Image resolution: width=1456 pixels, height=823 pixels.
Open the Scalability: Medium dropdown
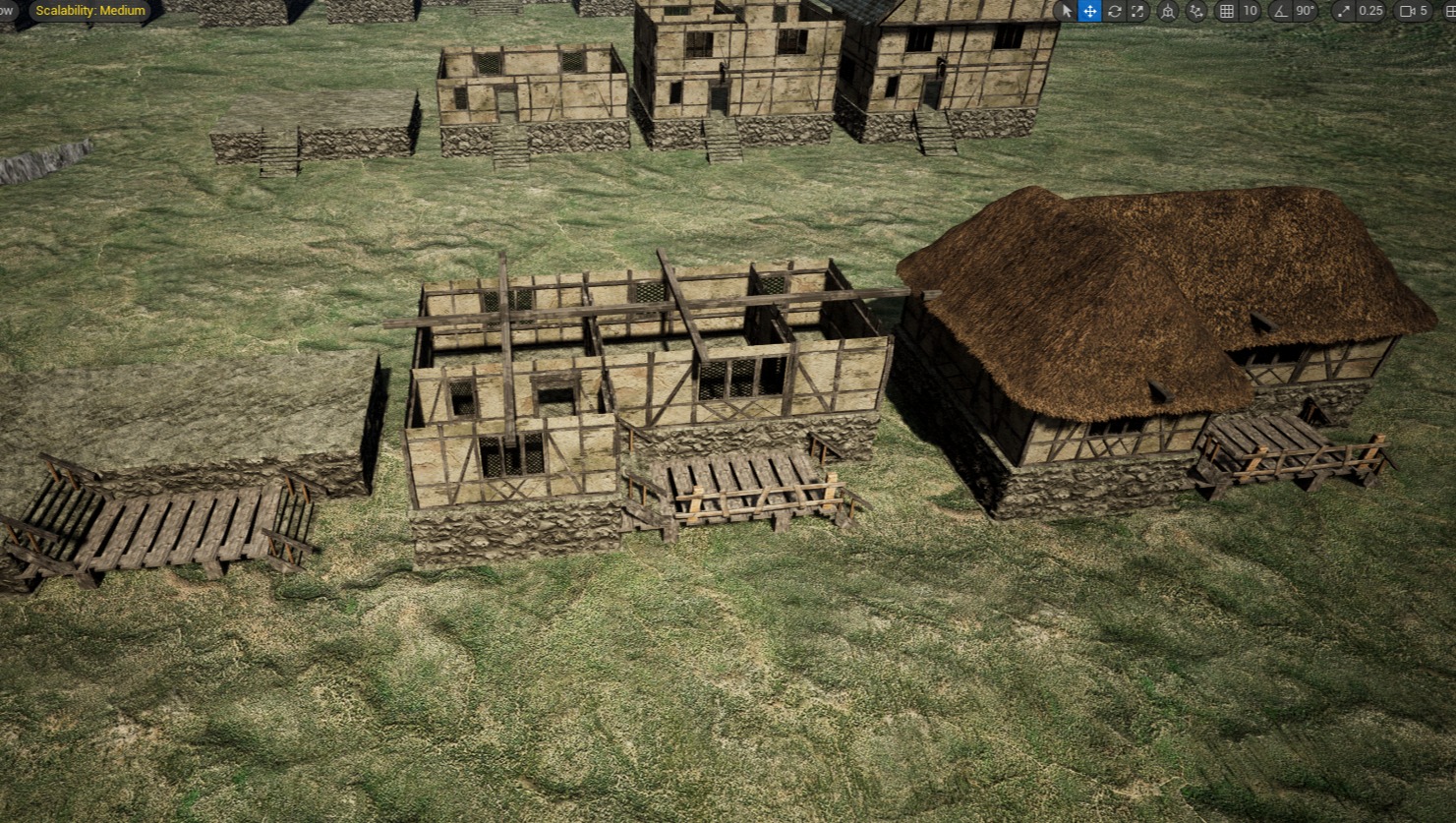point(90,11)
